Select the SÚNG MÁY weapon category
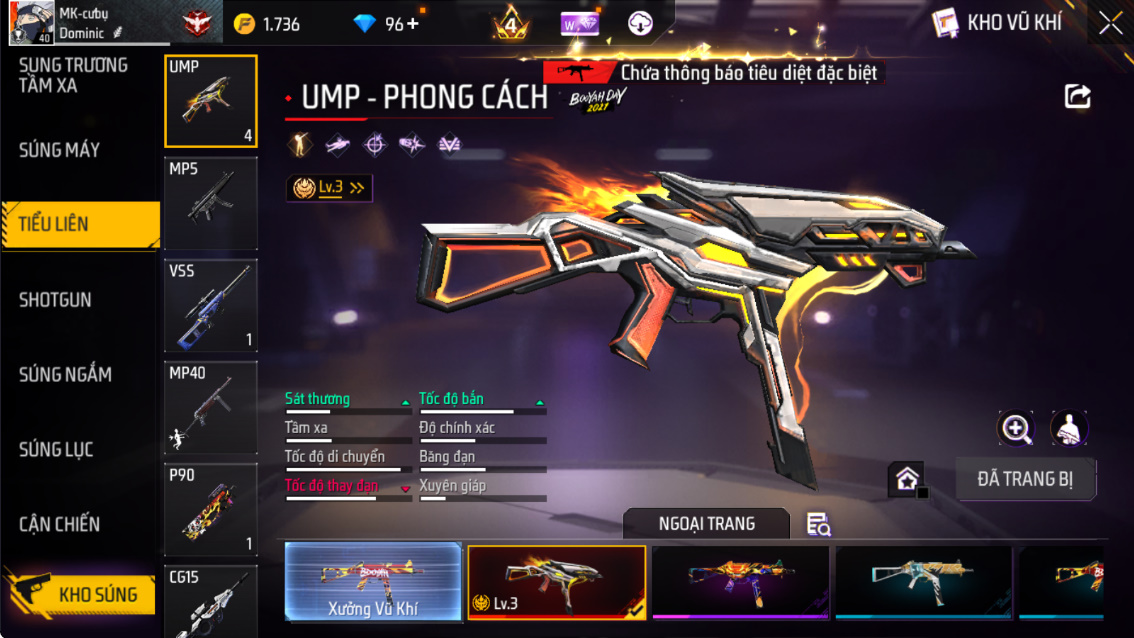This screenshot has width=1134, height=638. [60, 150]
